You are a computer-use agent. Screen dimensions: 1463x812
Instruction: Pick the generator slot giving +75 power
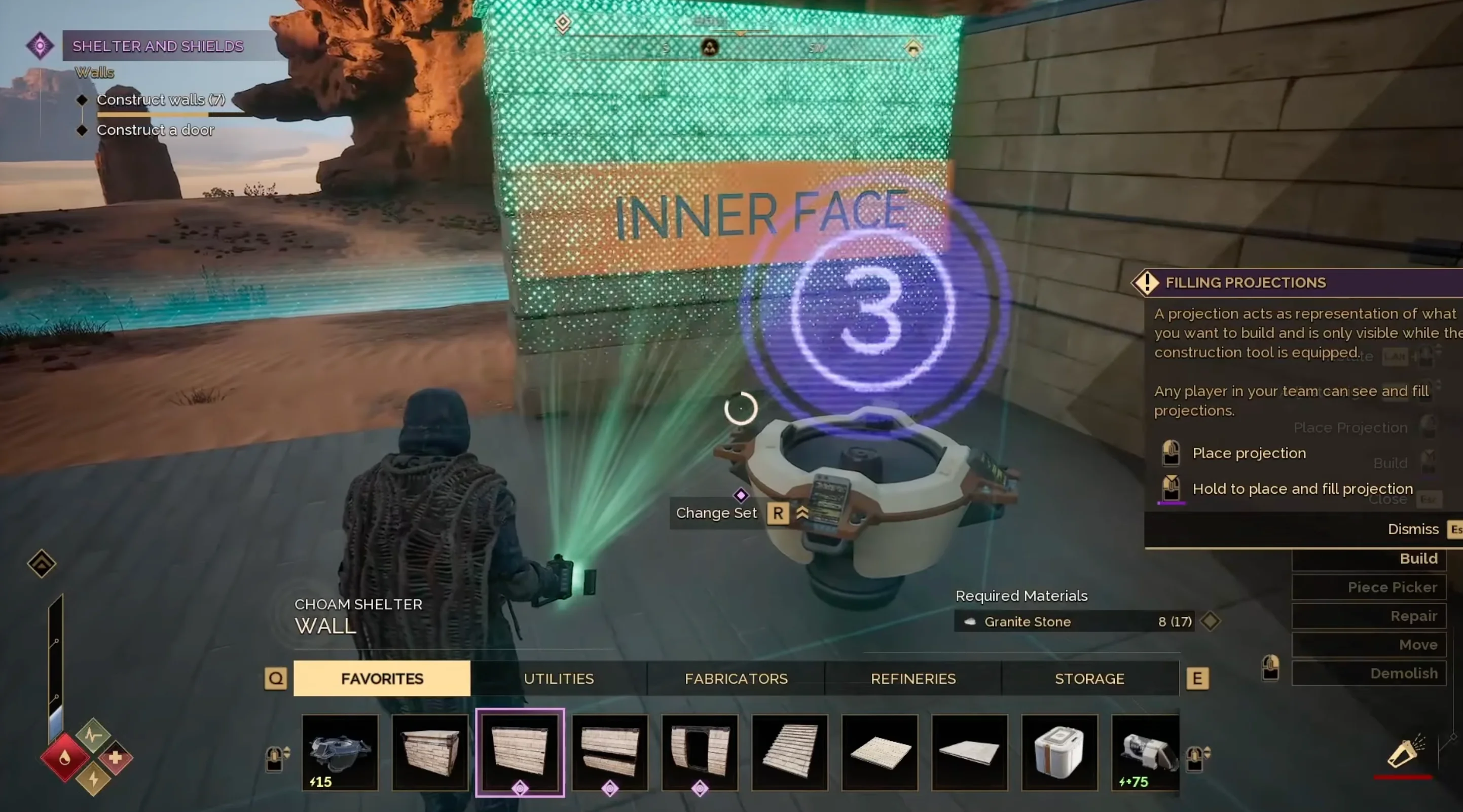1145,752
